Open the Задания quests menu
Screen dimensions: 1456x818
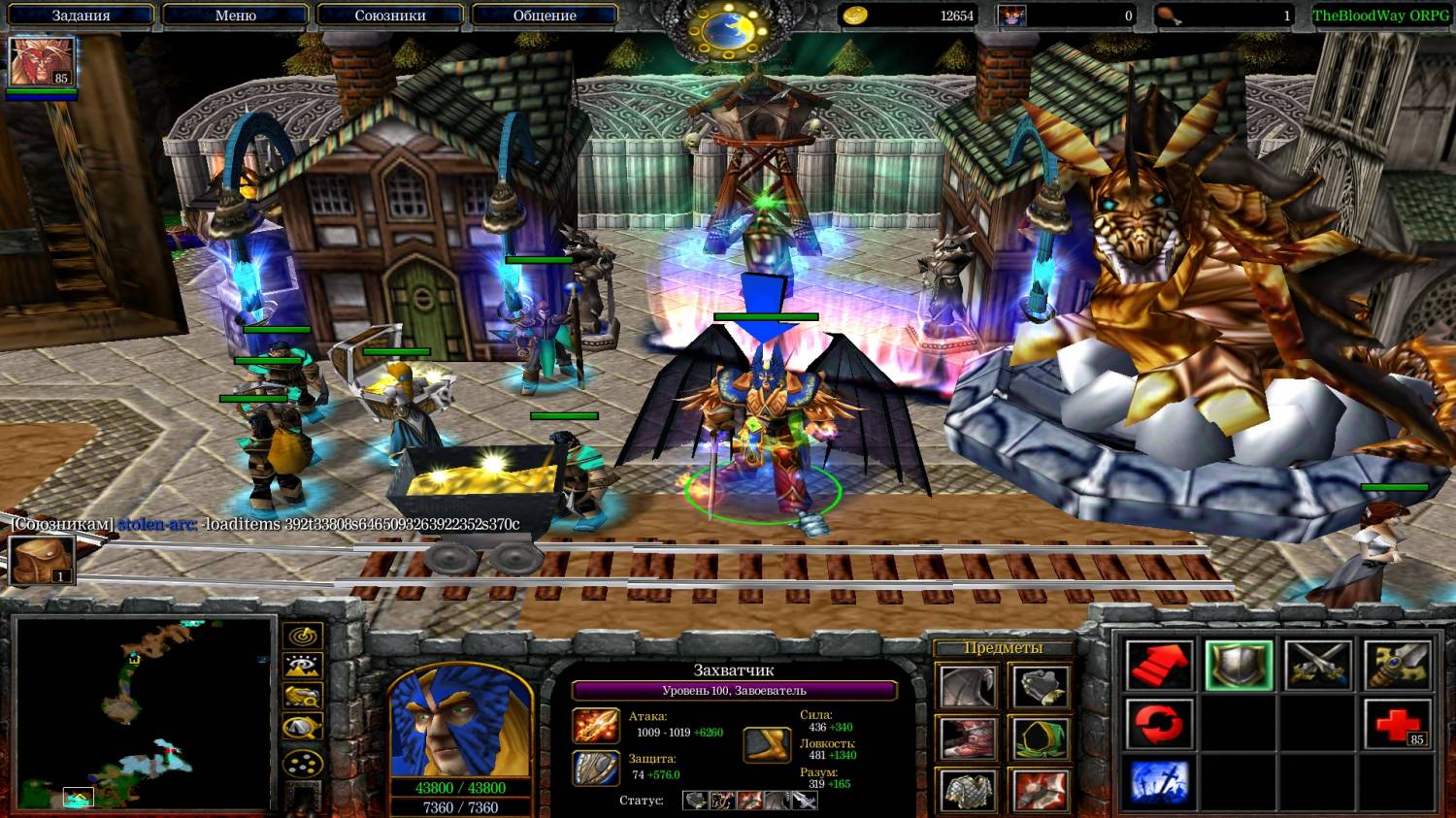pos(81,16)
